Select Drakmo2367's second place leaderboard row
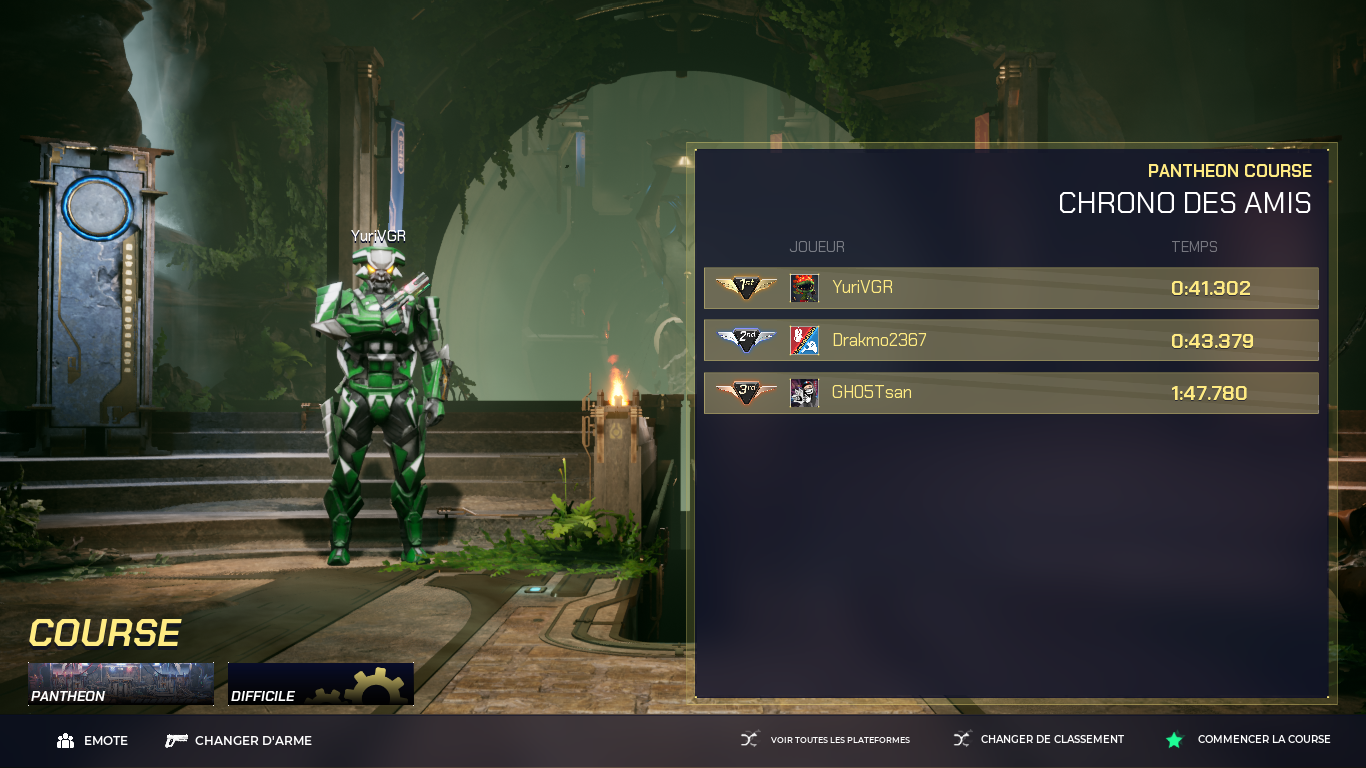1366x768 pixels. click(x=1010, y=340)
